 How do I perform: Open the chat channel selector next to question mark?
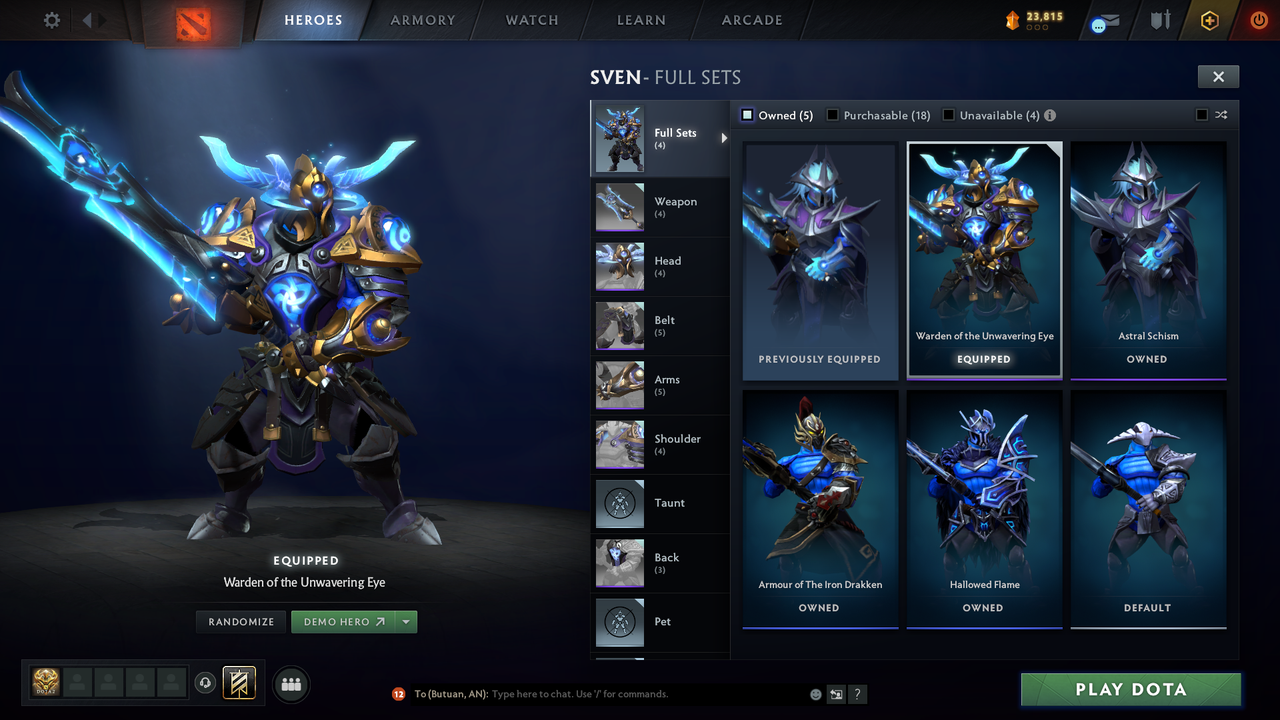[x=835, y=693]
